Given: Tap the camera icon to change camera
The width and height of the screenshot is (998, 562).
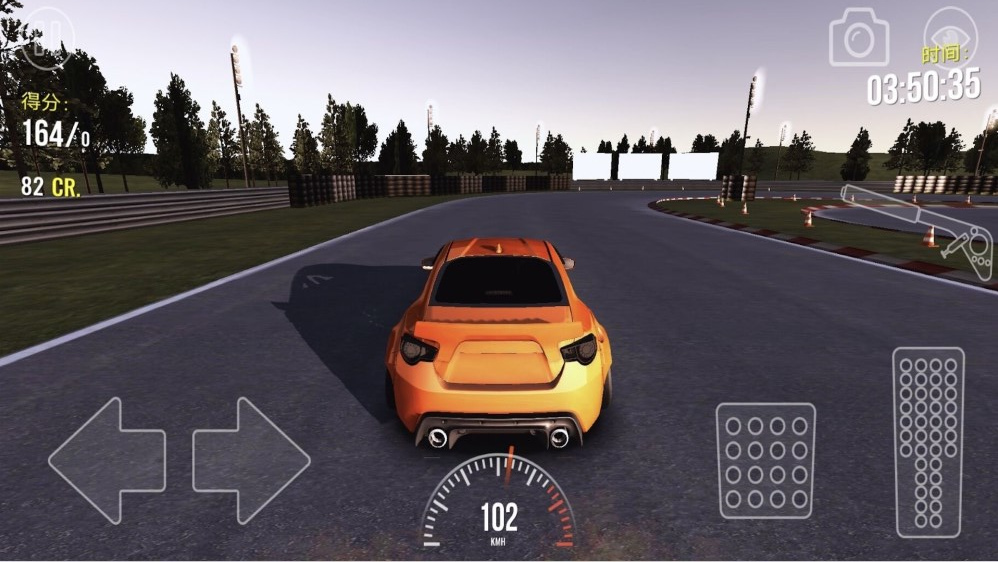Looking at the screenshot, I should 858,38.
